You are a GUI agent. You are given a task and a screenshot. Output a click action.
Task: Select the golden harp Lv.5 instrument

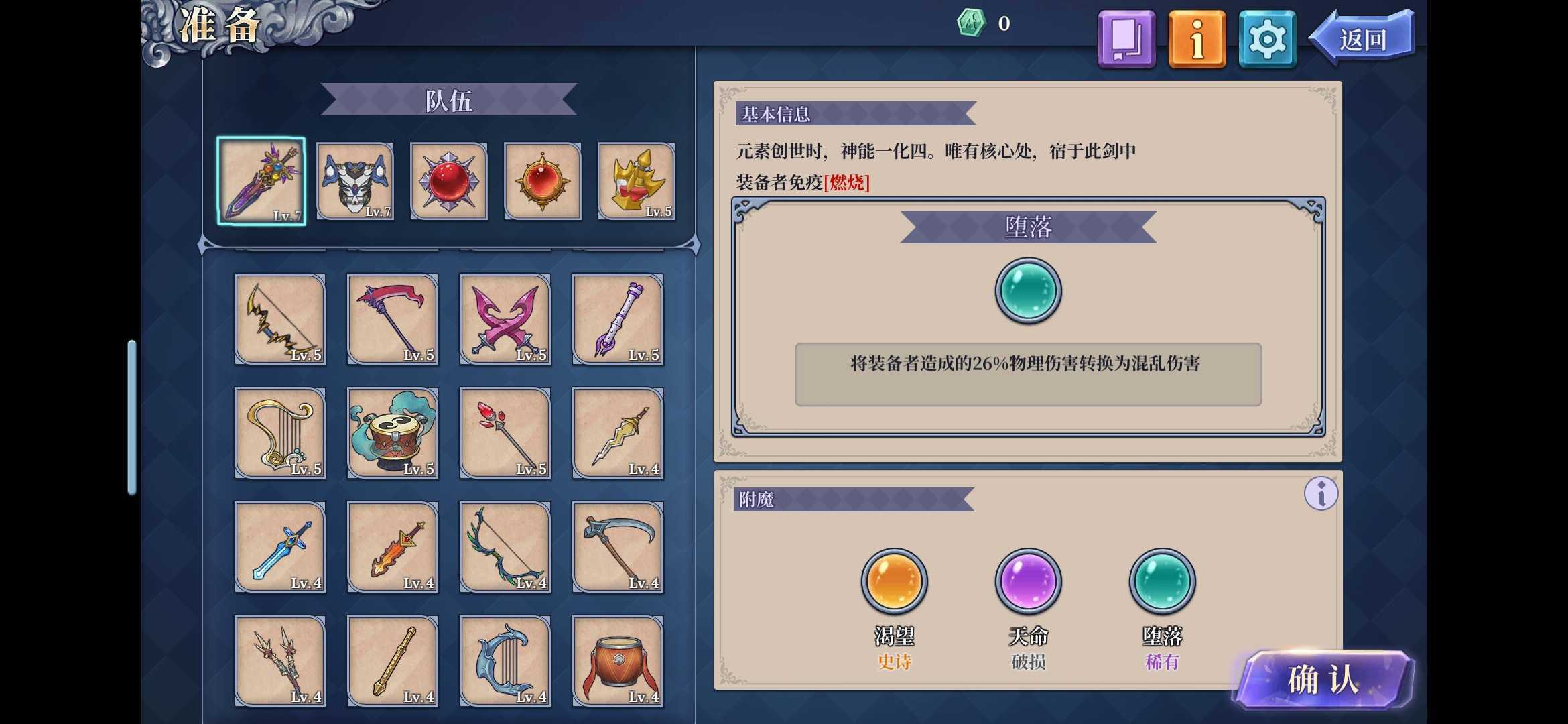pyautogui.click(x=280, y=434)
